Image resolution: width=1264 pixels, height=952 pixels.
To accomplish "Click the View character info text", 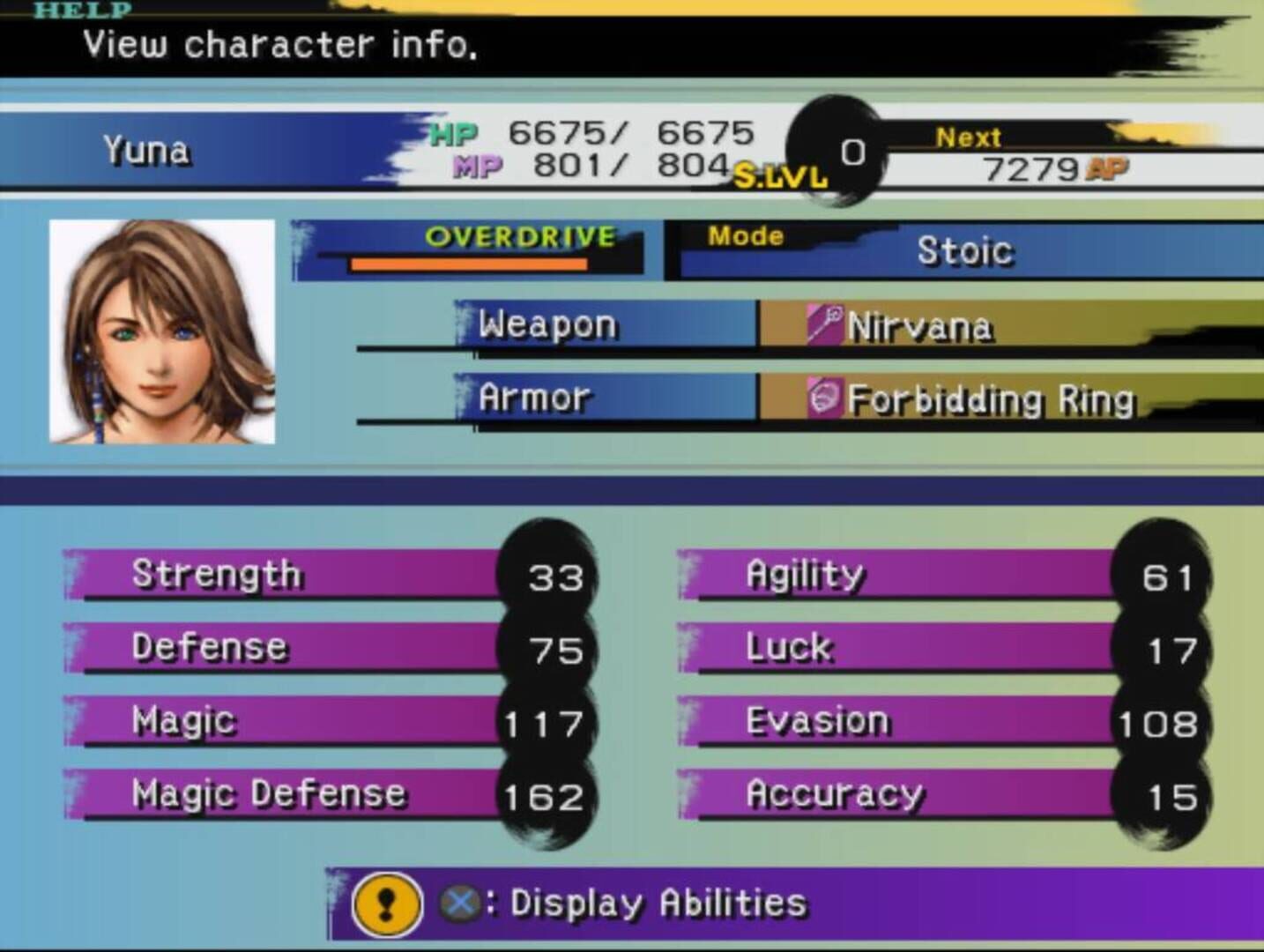I will click(x=278, y=44).
